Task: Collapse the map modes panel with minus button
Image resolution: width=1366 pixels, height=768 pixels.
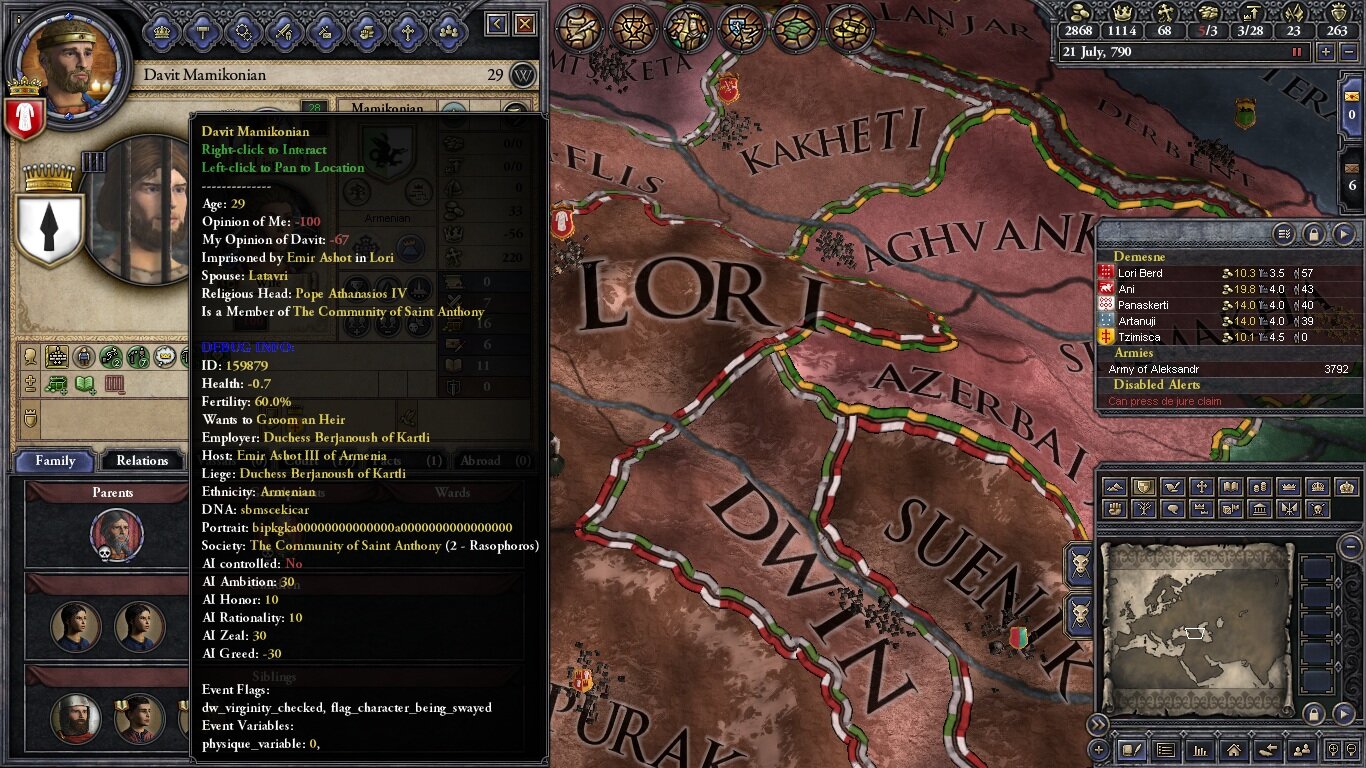Action: click(1350, 547)
